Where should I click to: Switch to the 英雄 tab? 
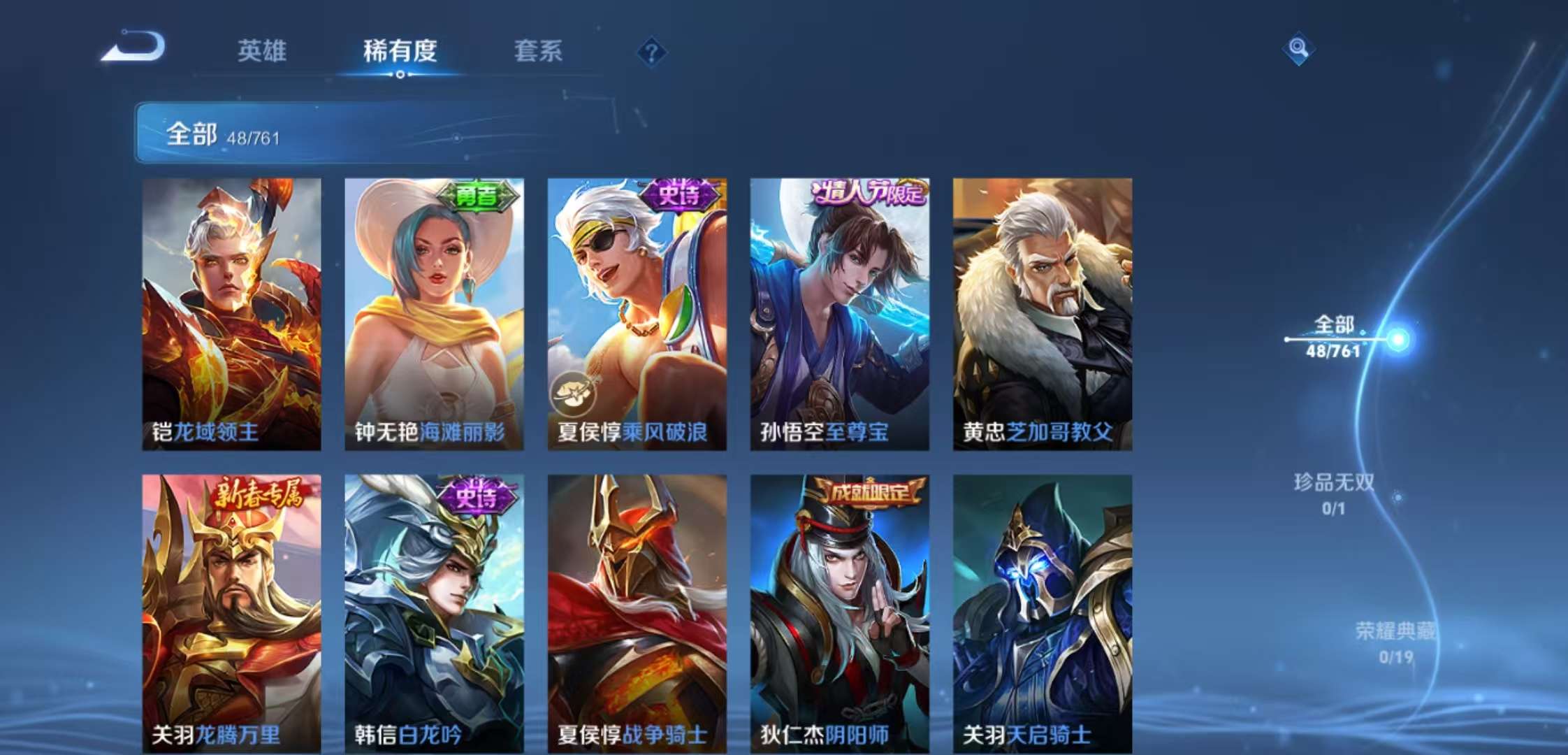261,52
